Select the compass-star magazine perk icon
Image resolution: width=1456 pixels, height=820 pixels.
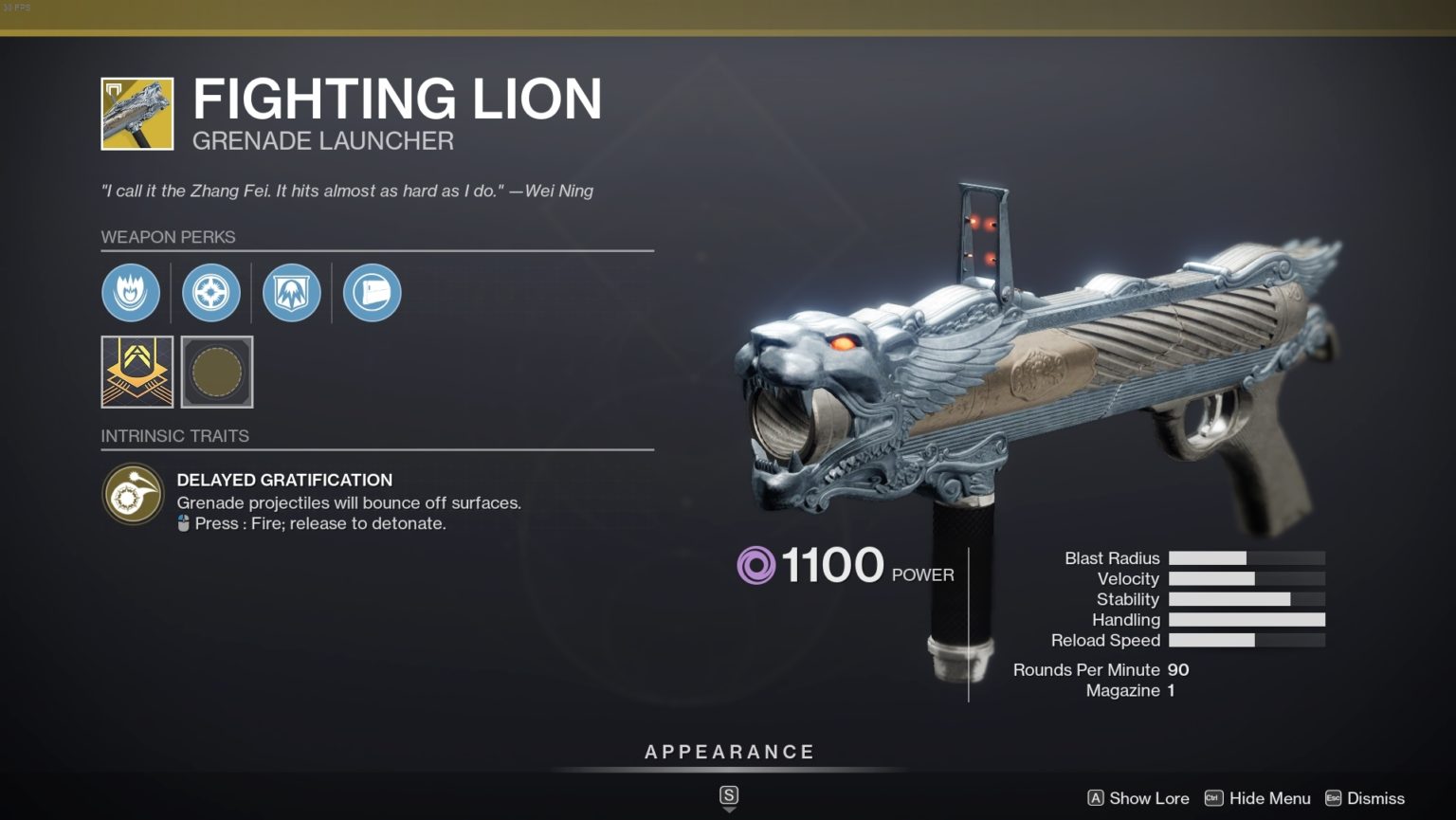[x=210, y=292]
